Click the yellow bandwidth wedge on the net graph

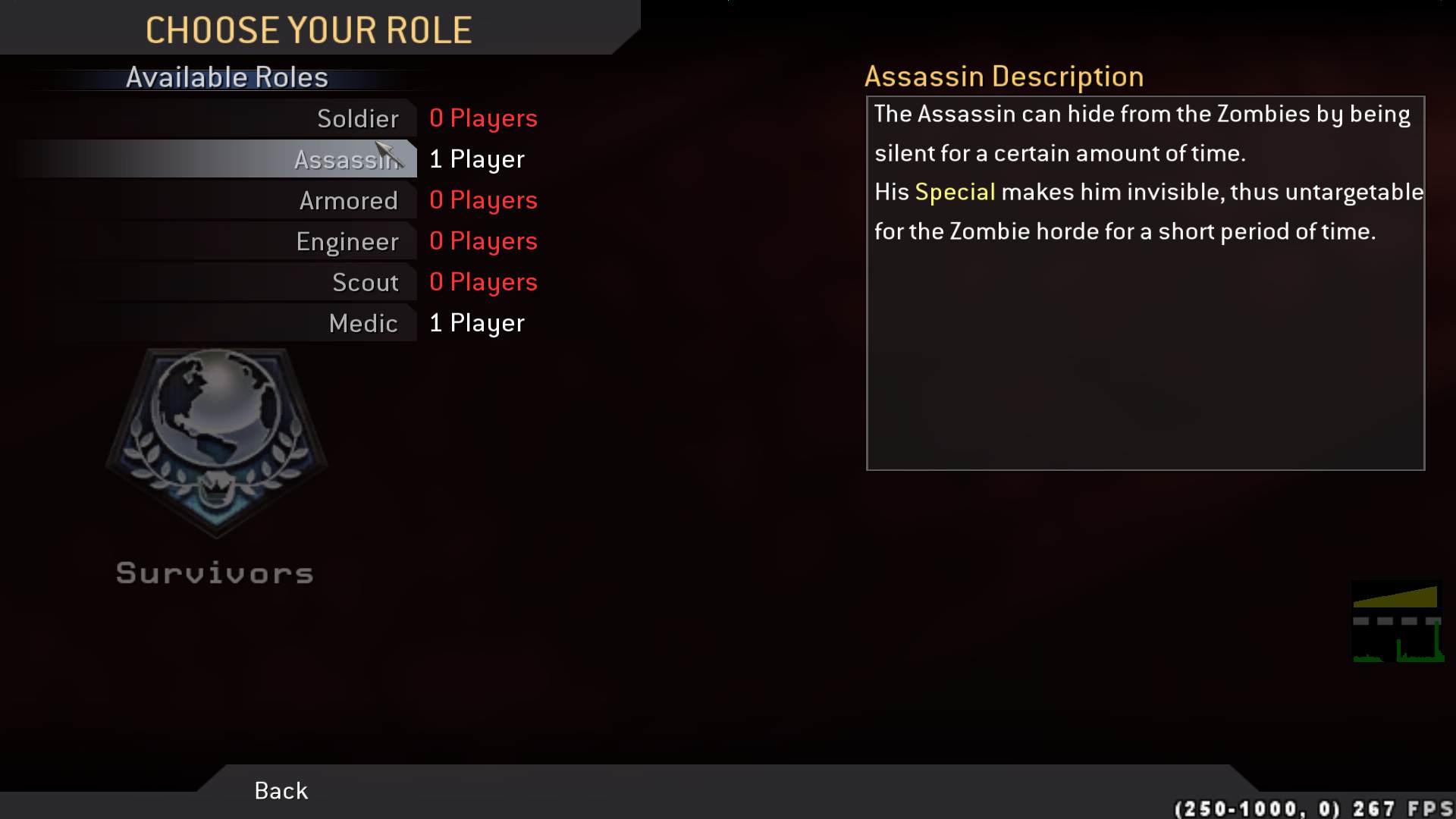[x=1409, y=598]
